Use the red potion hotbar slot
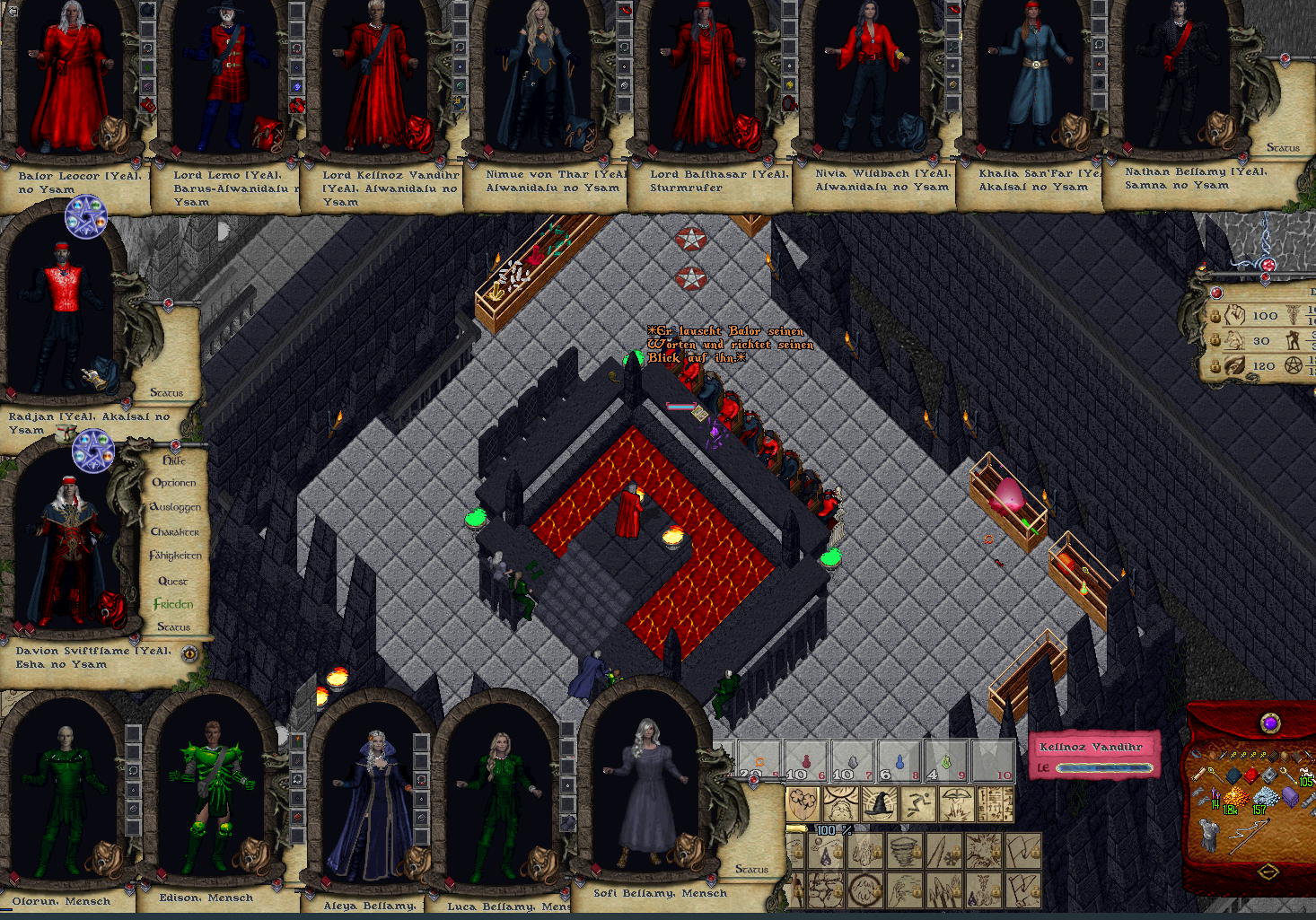This screenshot has height=920, width=1316. click(x=805, y=761)
